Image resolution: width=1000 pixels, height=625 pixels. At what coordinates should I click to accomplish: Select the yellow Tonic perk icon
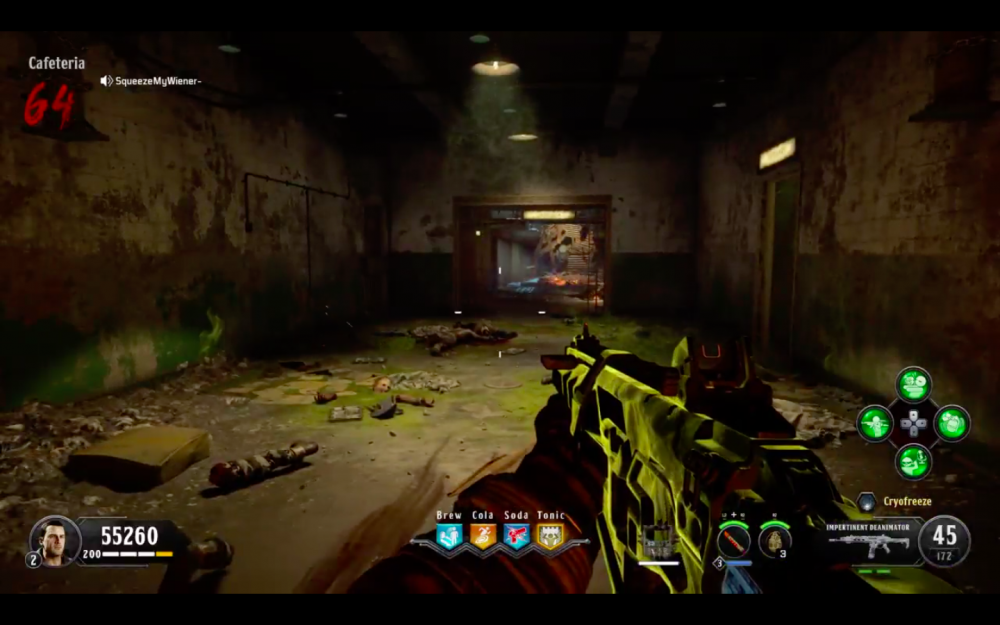click(x=550, y=537)
